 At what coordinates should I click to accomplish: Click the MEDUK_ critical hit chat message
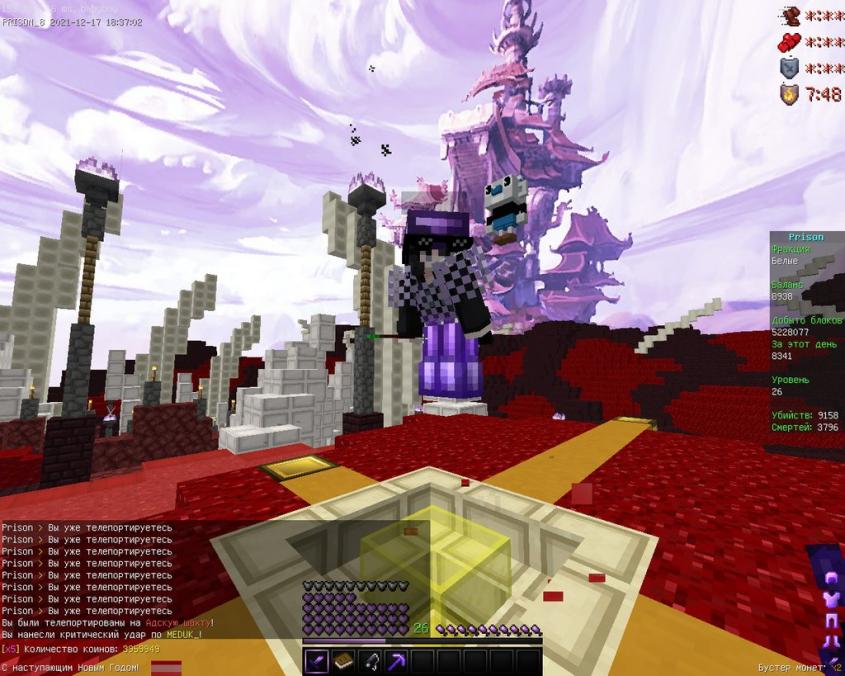(102, 634)
